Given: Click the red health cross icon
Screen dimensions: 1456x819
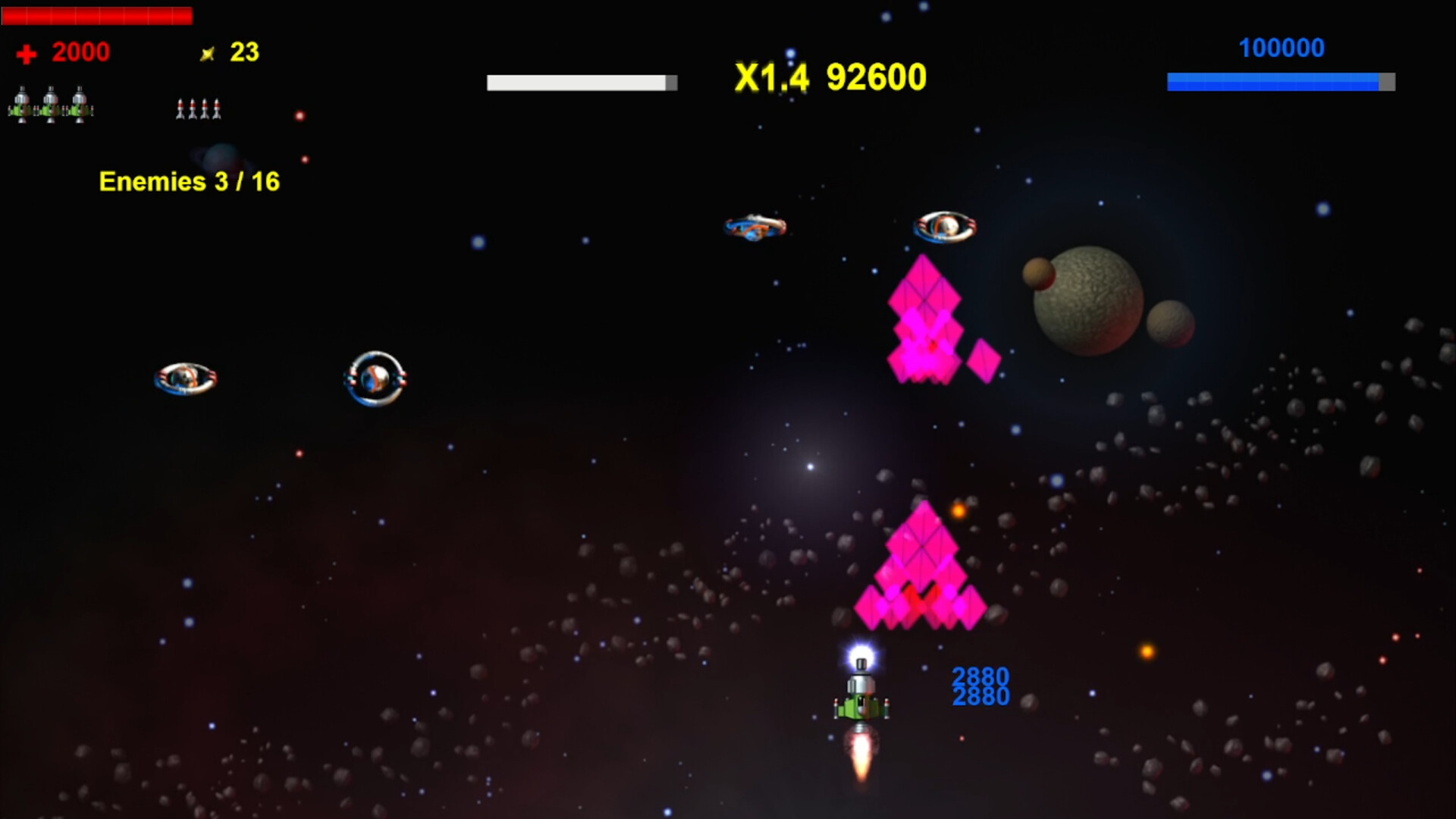Looking at the screenshot, I should point(25,52).
